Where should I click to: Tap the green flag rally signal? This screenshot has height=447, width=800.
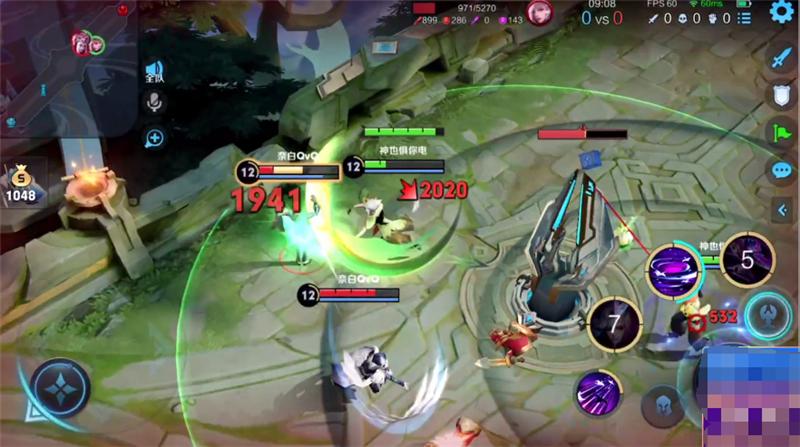(781, 133)
